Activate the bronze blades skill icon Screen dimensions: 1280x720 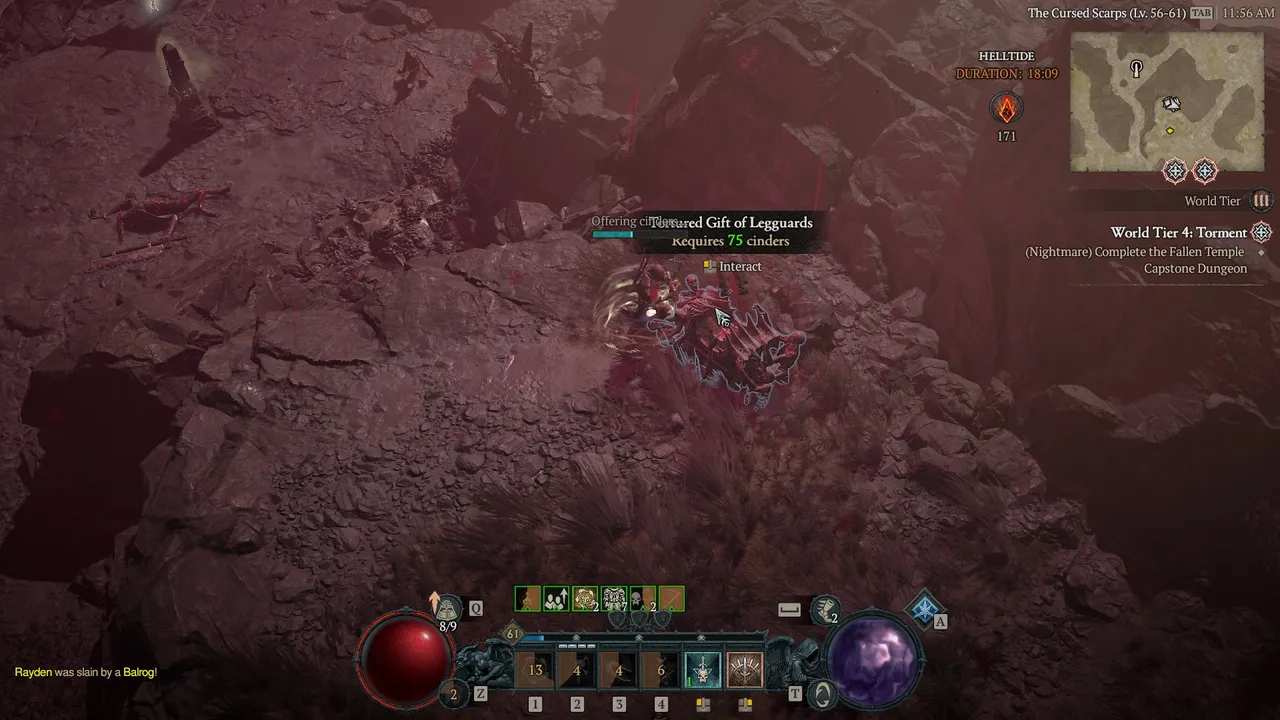point(744,670)
